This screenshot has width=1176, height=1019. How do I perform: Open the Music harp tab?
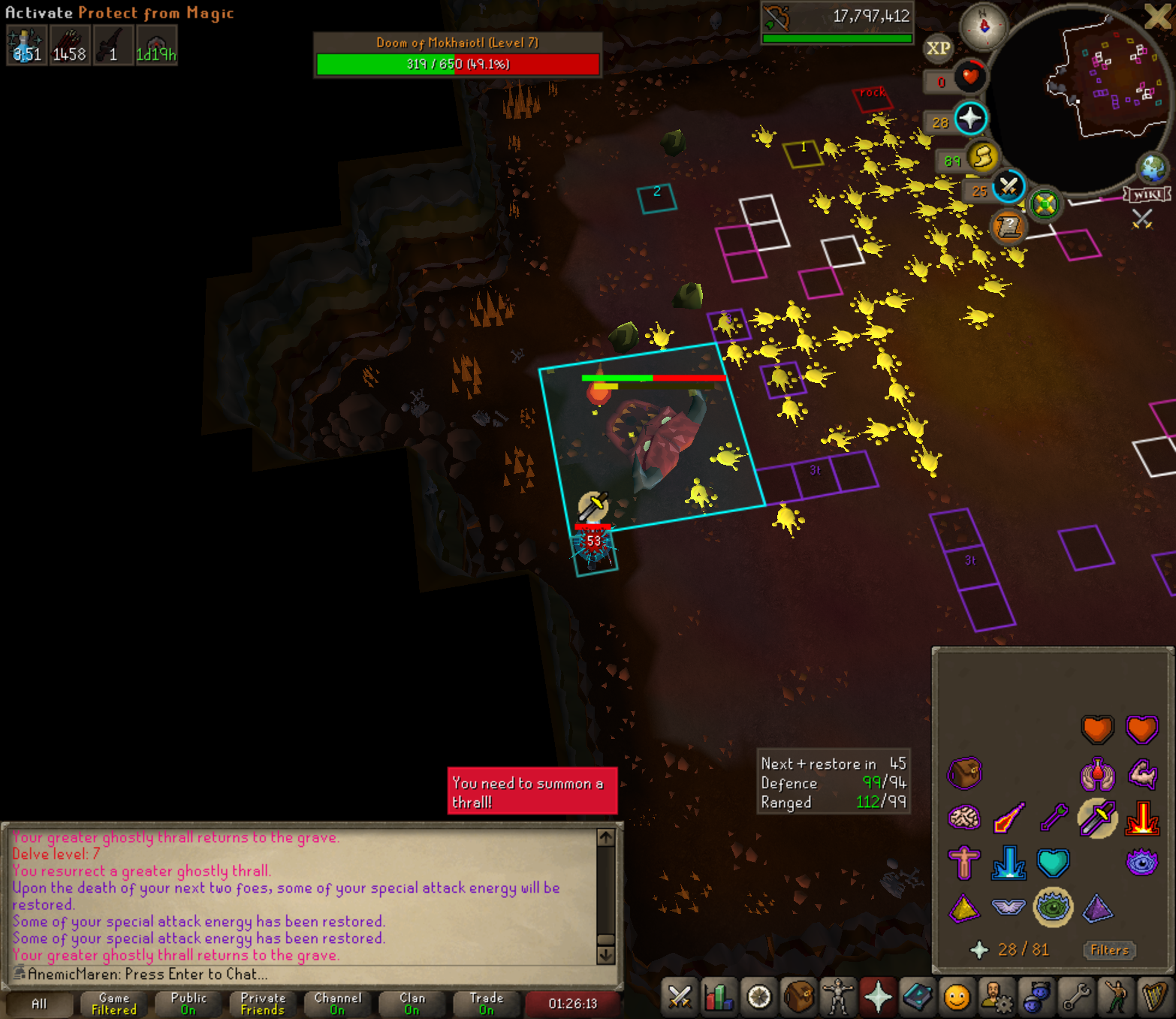point(1154,997)
